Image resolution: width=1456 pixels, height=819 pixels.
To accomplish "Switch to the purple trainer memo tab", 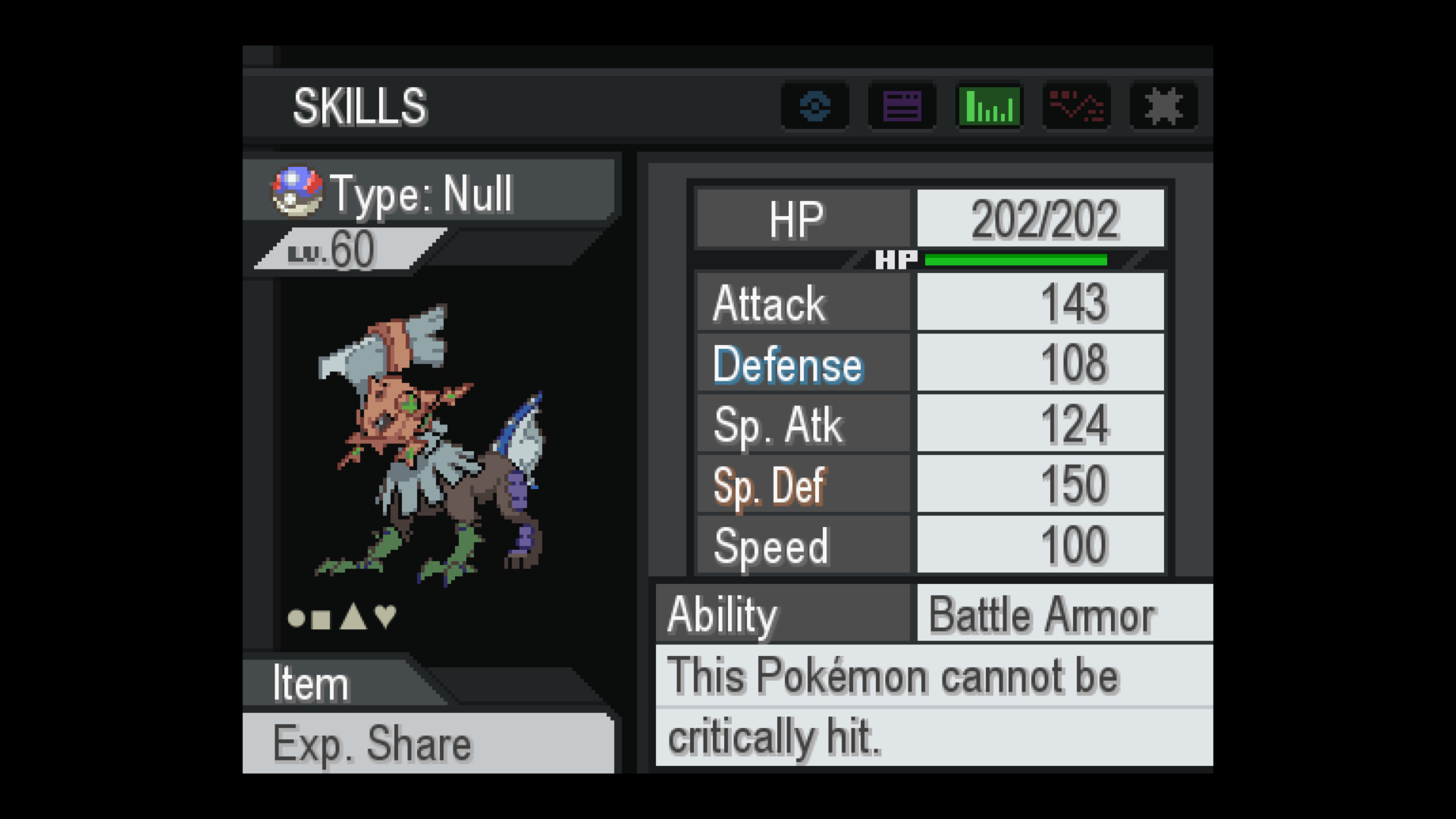I will click(x=902, y=106).
